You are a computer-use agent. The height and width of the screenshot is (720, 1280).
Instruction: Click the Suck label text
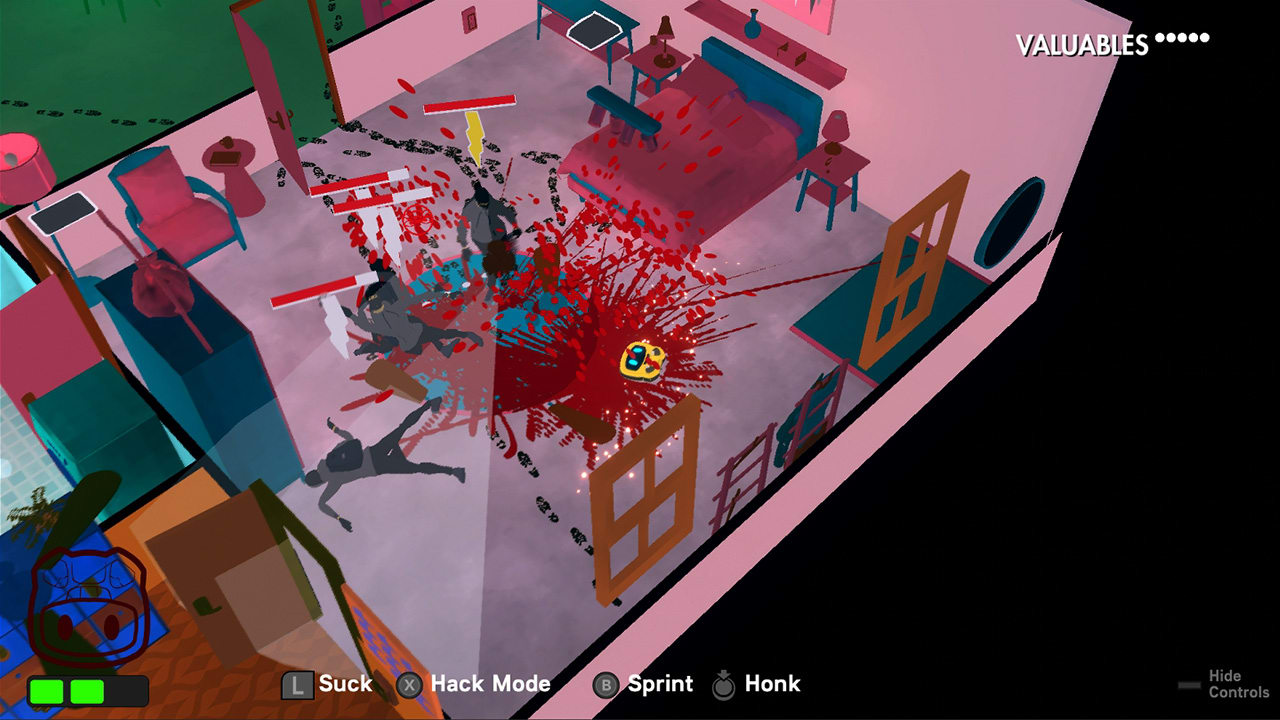tap(347, 684)
